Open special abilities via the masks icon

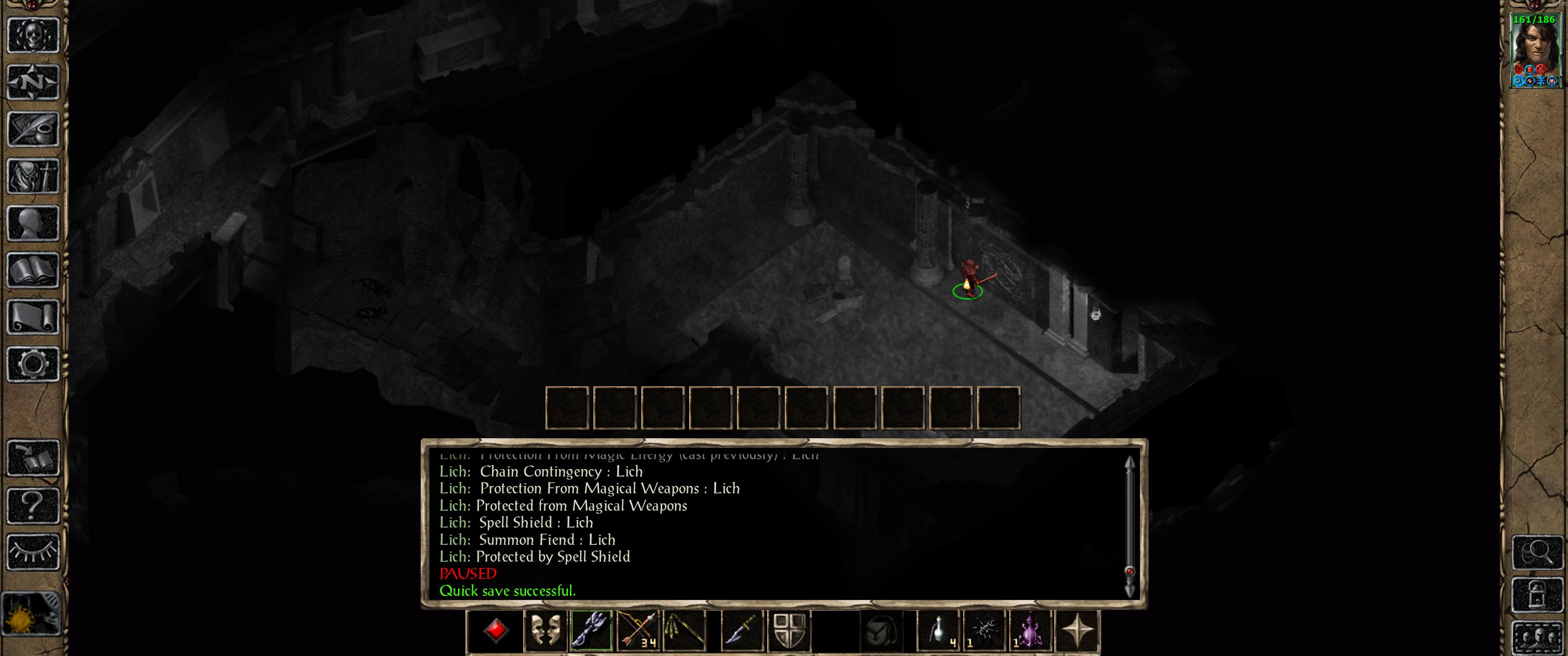click(547, 630)
